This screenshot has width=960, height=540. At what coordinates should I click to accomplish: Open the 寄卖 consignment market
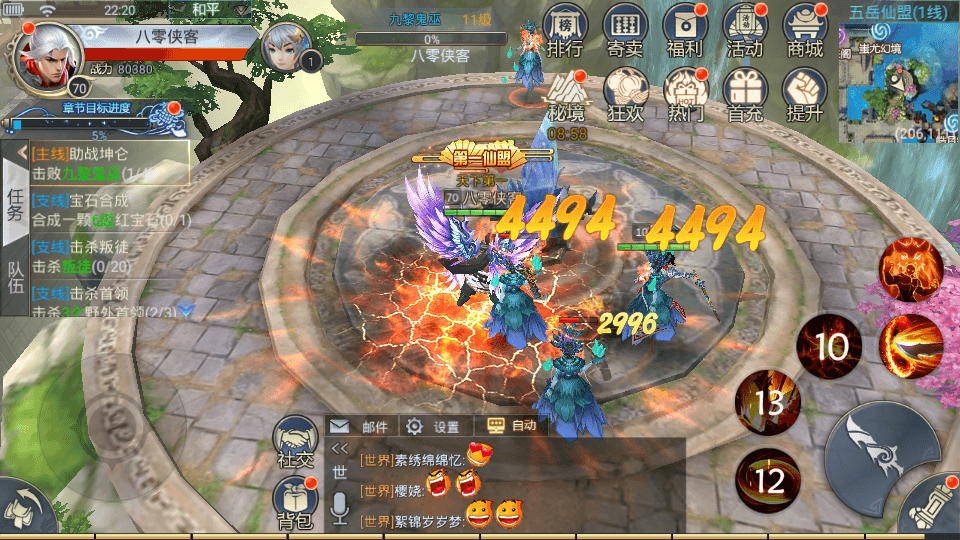[624, 31]
